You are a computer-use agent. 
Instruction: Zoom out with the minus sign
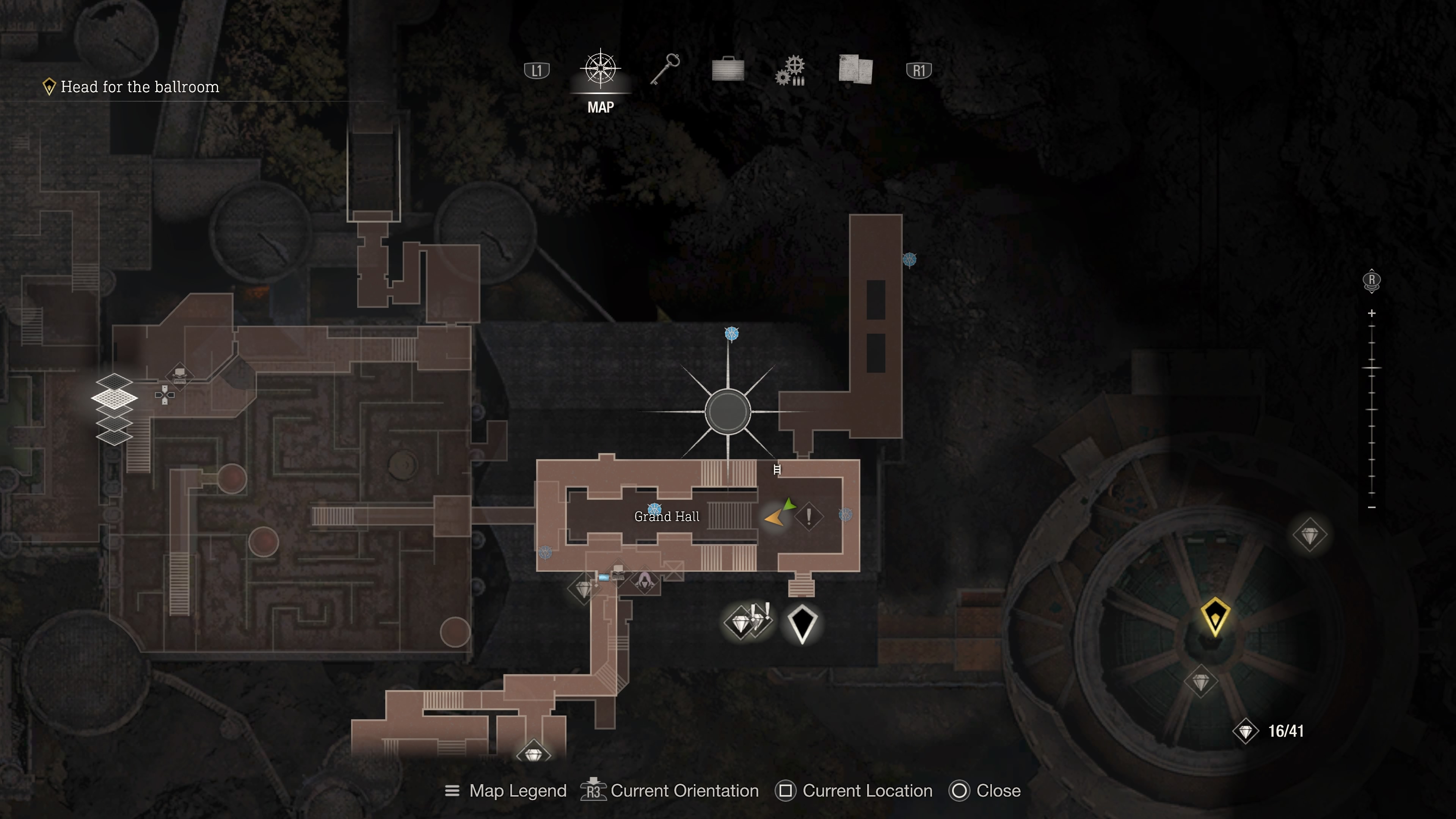click(1372, 508)
